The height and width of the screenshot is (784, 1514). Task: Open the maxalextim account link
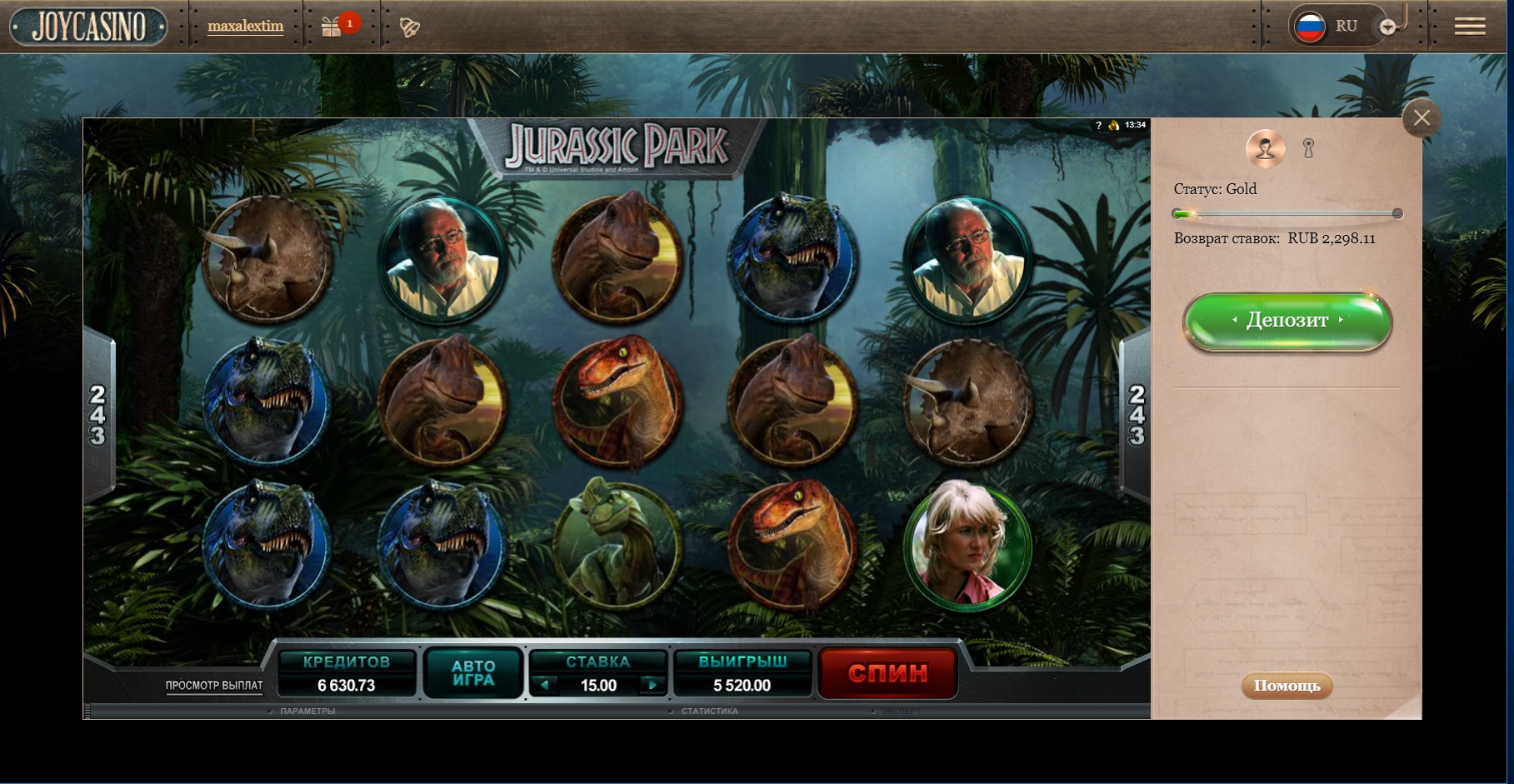tap(245, 26)
